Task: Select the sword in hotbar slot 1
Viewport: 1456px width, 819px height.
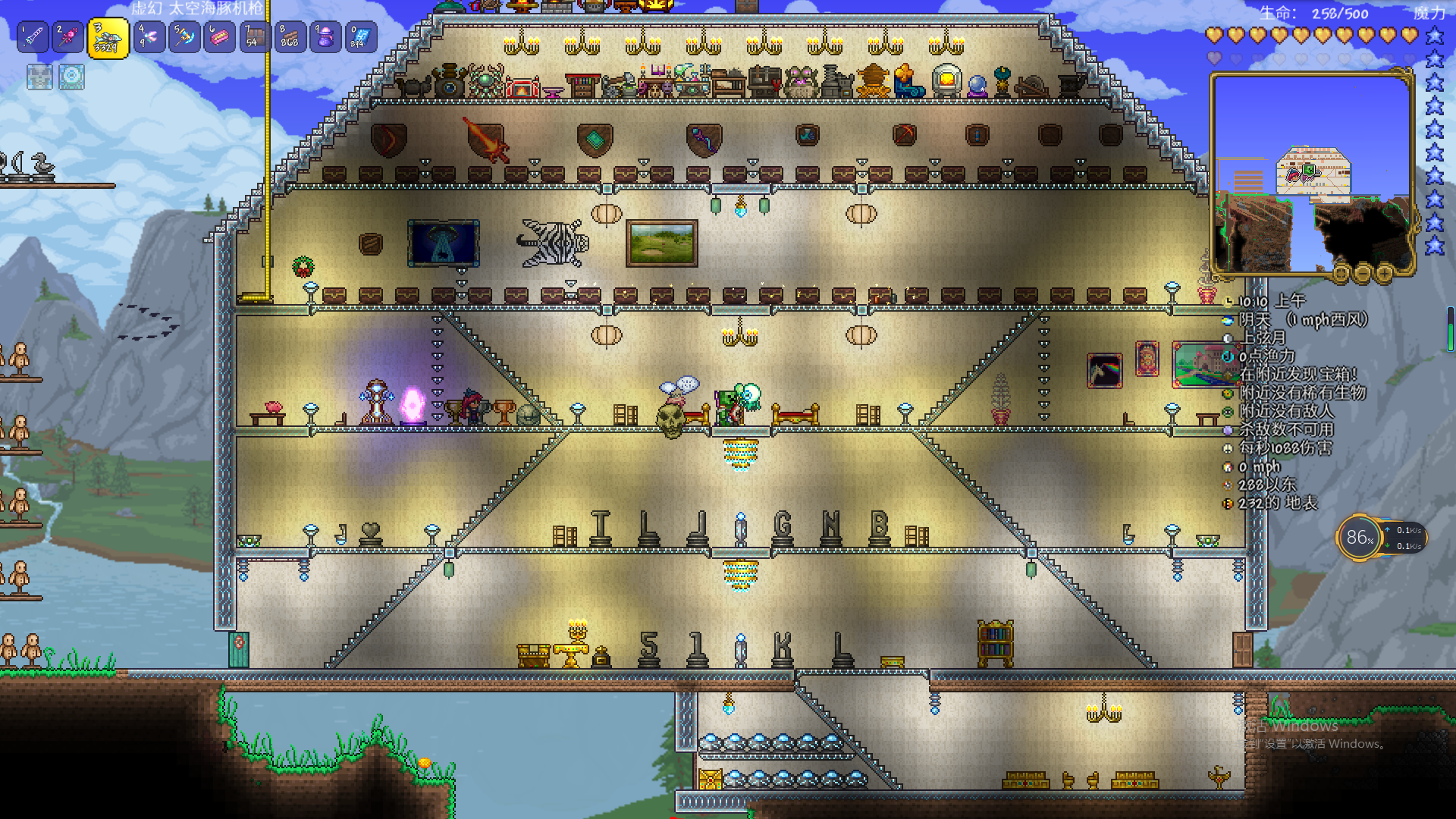Action: (x=33, y=36)
